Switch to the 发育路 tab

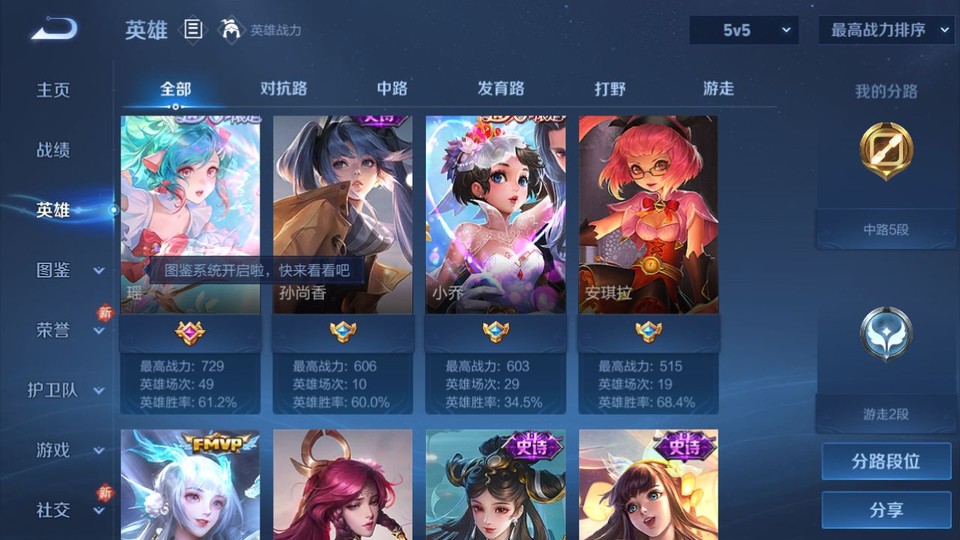pos(501,89)
